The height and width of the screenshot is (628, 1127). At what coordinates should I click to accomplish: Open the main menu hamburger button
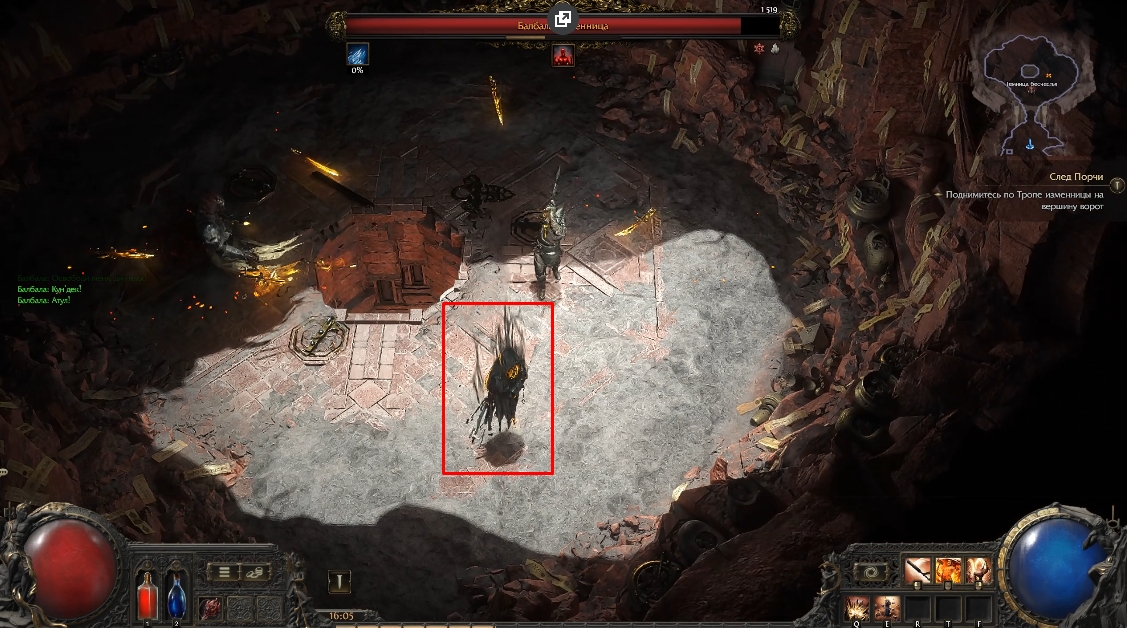(x=225, y=572)
